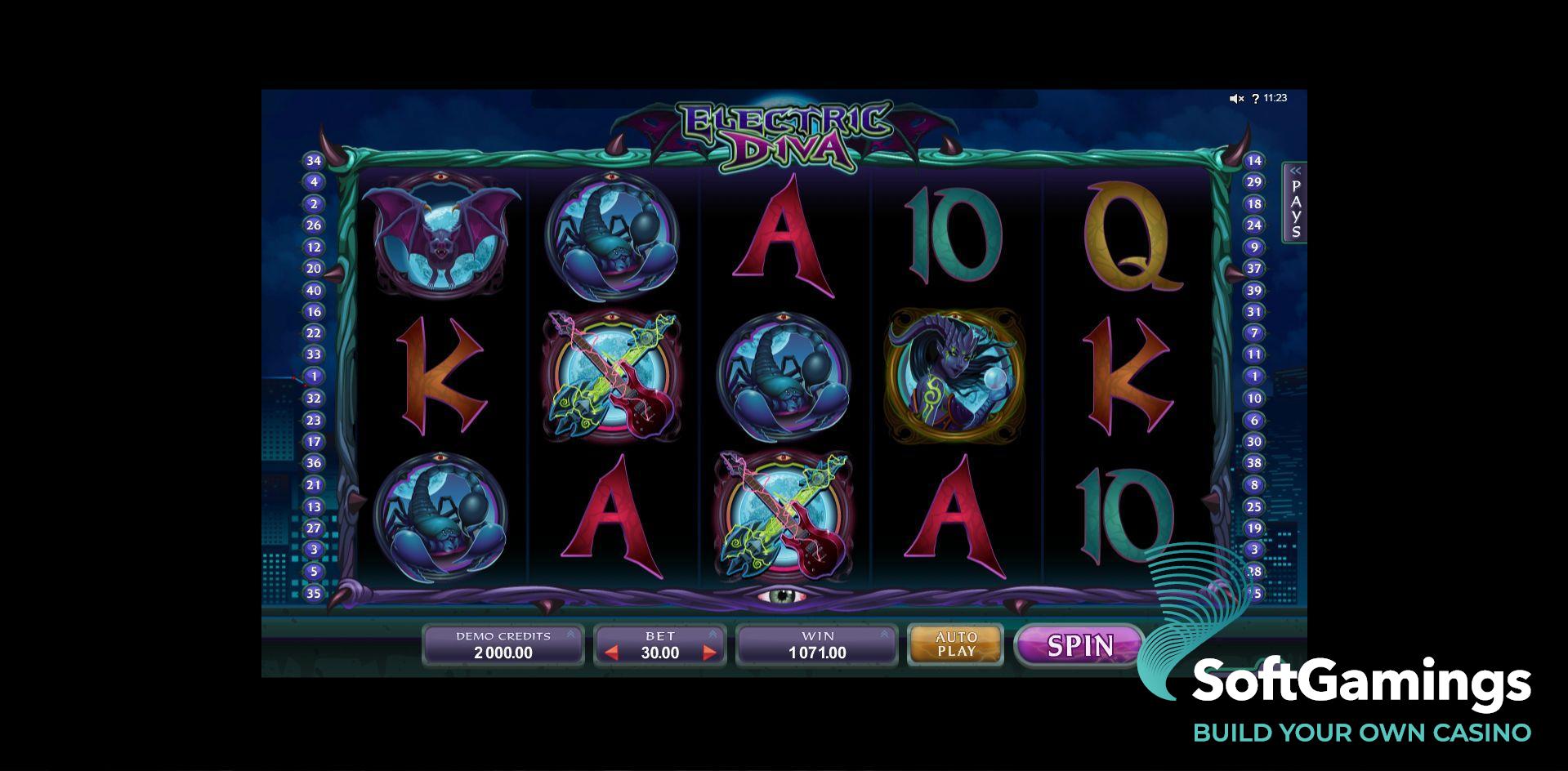
Task: Expand the Win panel
Action: [884, 634]
